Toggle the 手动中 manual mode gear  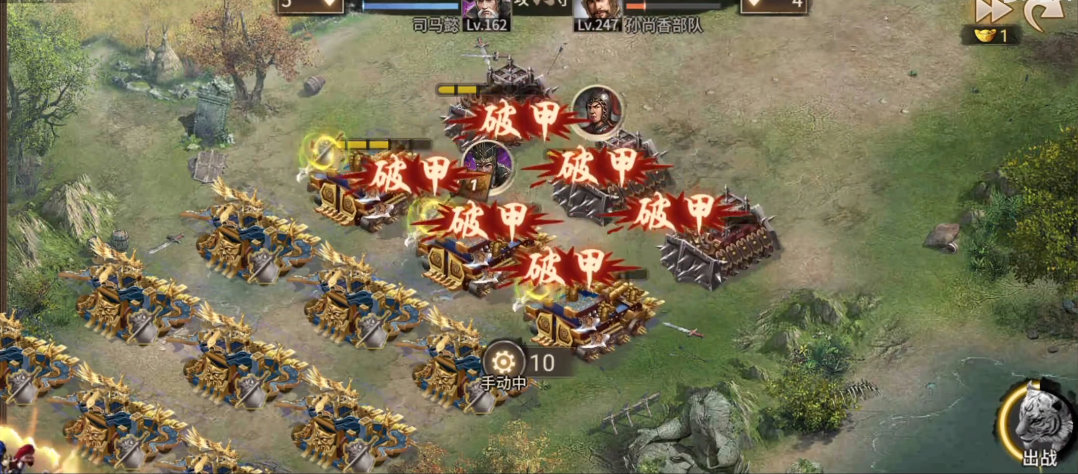point(500,360)
